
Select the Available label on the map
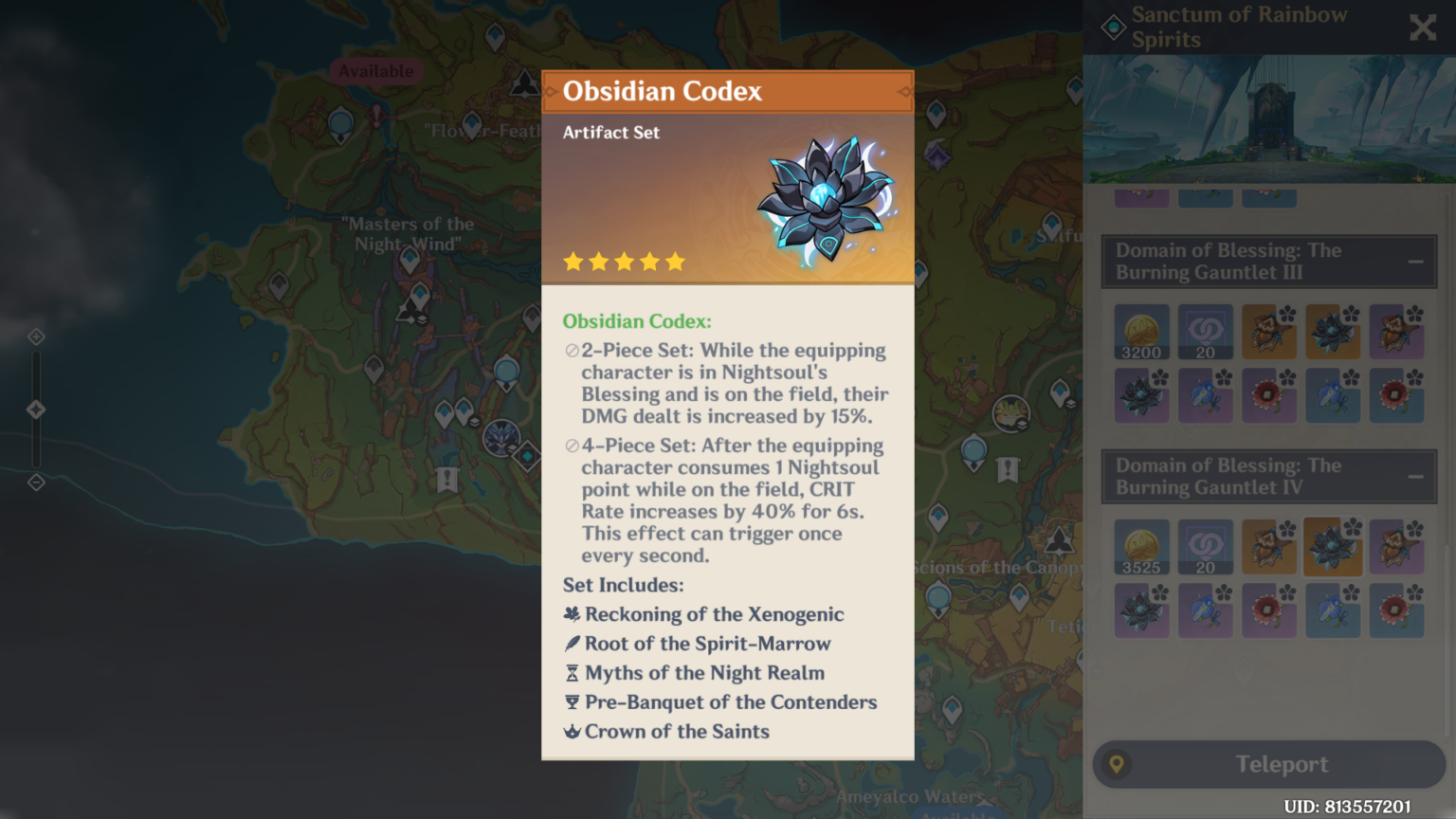pos(376,71)
